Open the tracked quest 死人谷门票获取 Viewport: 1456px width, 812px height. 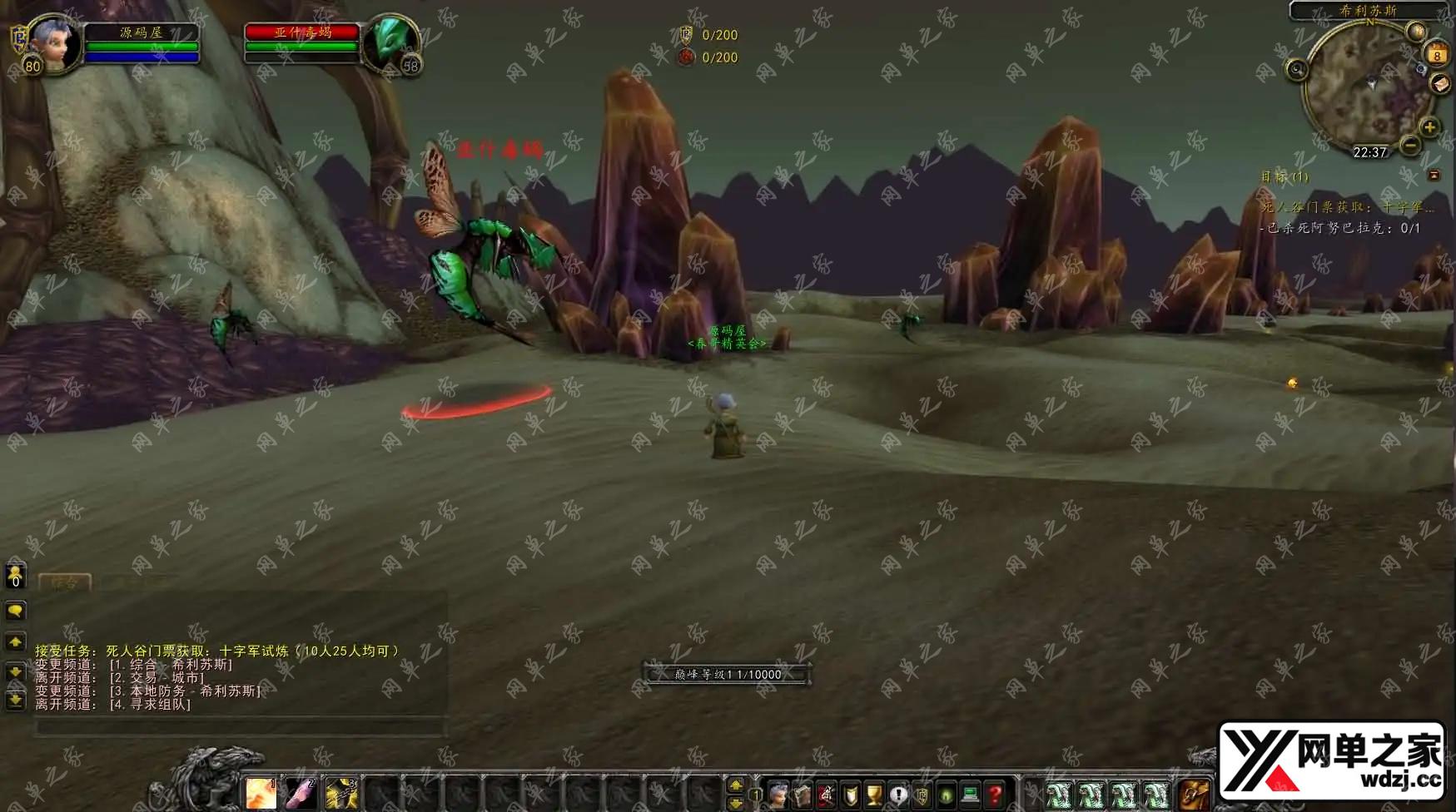(1347, 207)
